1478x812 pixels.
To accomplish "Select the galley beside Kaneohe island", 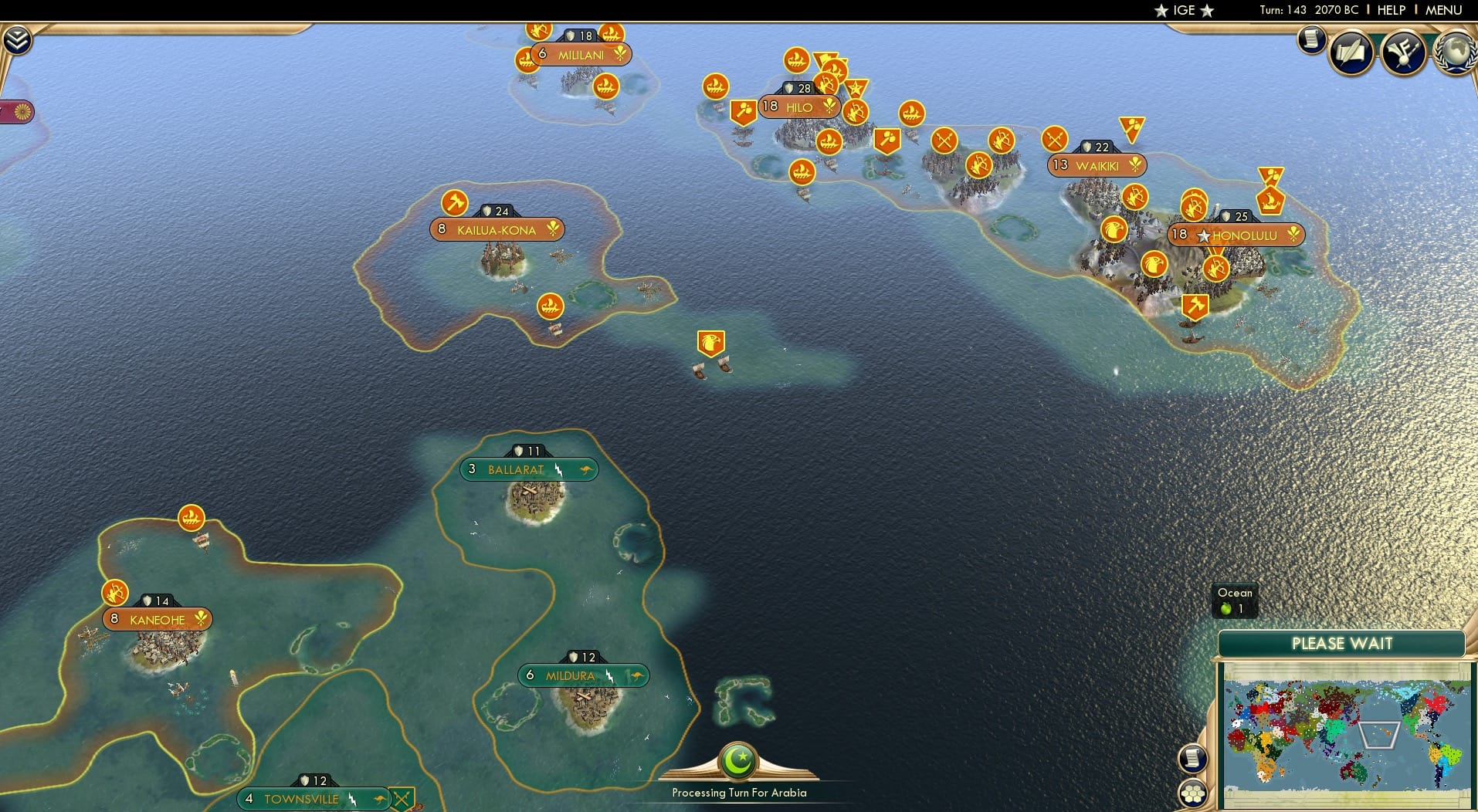I will click(x=192, y=516).
